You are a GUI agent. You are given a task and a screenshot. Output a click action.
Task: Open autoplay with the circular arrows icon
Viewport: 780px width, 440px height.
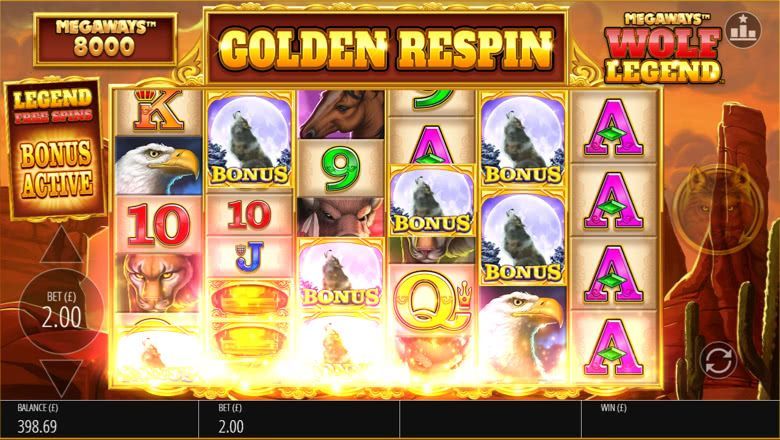(717, 359)
